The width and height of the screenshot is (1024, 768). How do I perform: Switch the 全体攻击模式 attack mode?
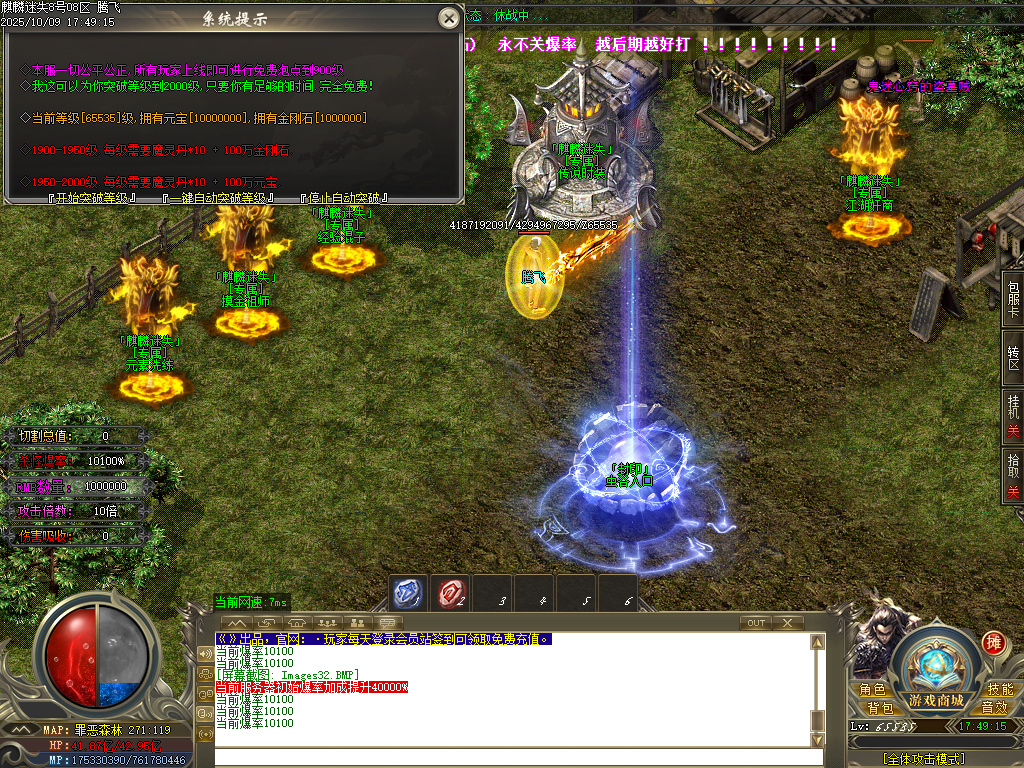coord(923,759)
